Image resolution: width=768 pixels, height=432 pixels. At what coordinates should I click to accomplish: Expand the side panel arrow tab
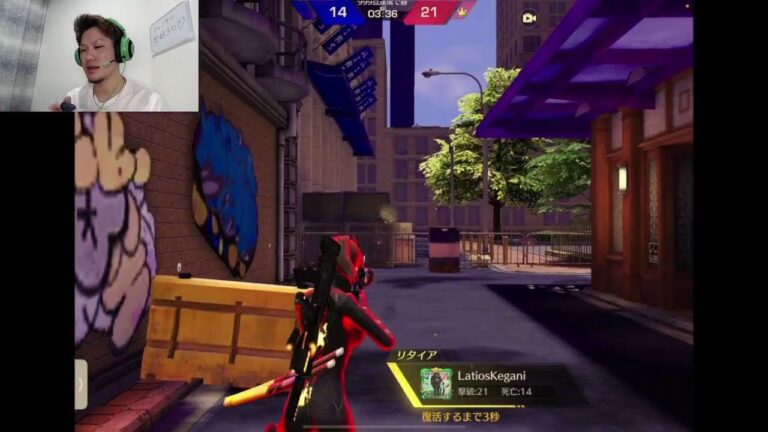pos(81,384)
